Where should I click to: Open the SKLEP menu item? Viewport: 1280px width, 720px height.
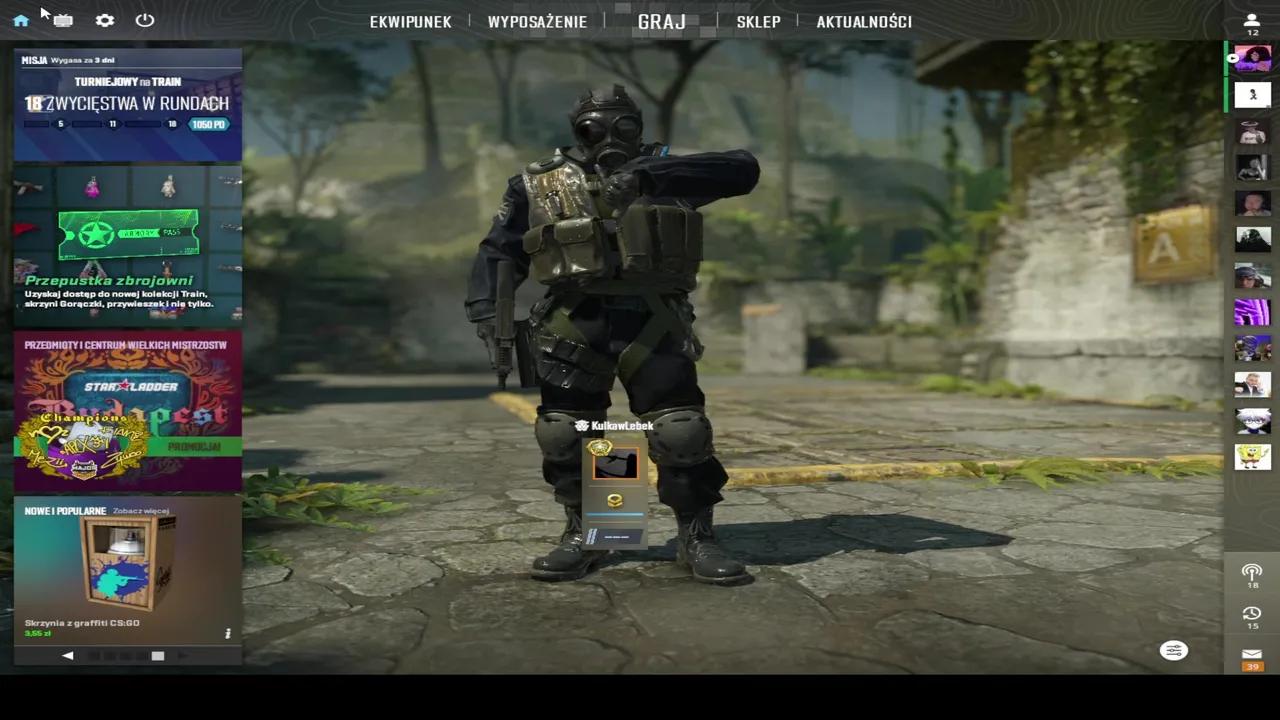(x=758, y=21)
